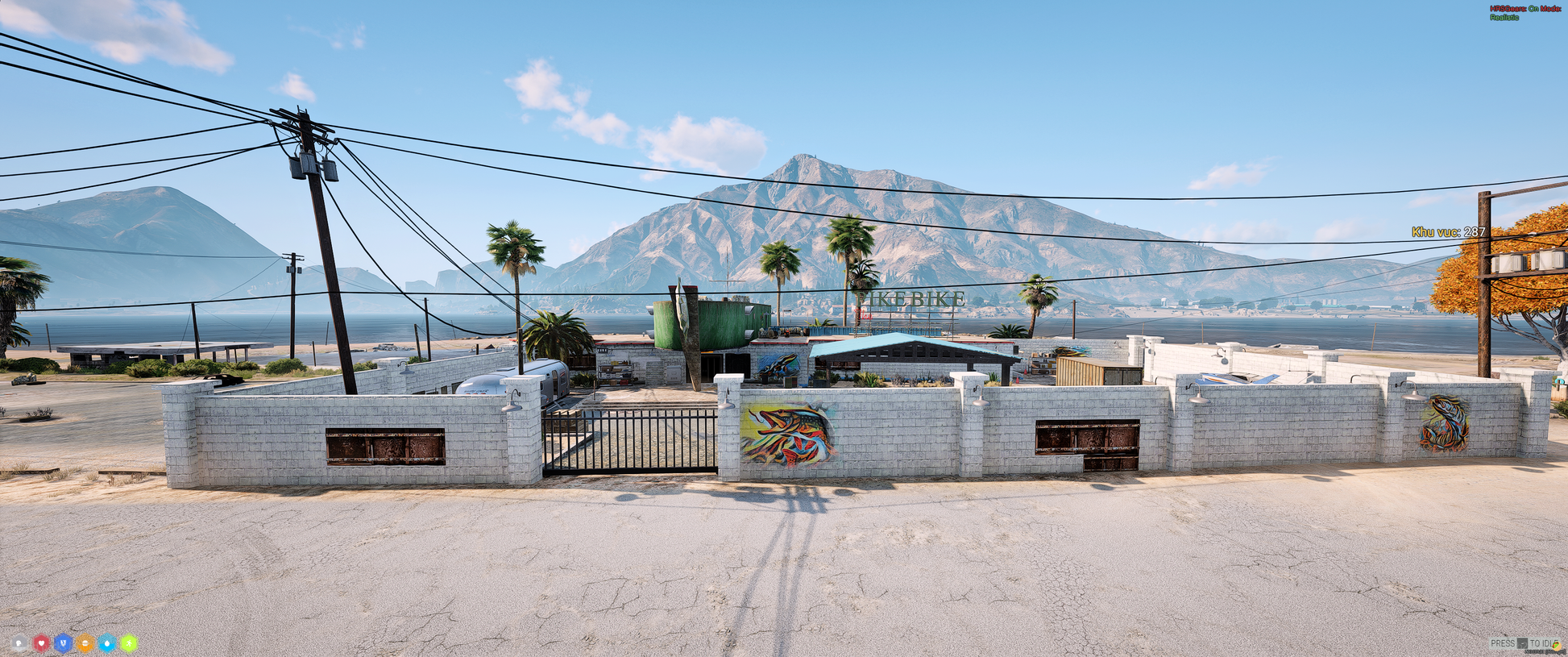The height and width of the screenshot is (657, 1568).
Task: Click the cyan water drop thirst icon
Action: pyautogui.click(x=106, y=643)
